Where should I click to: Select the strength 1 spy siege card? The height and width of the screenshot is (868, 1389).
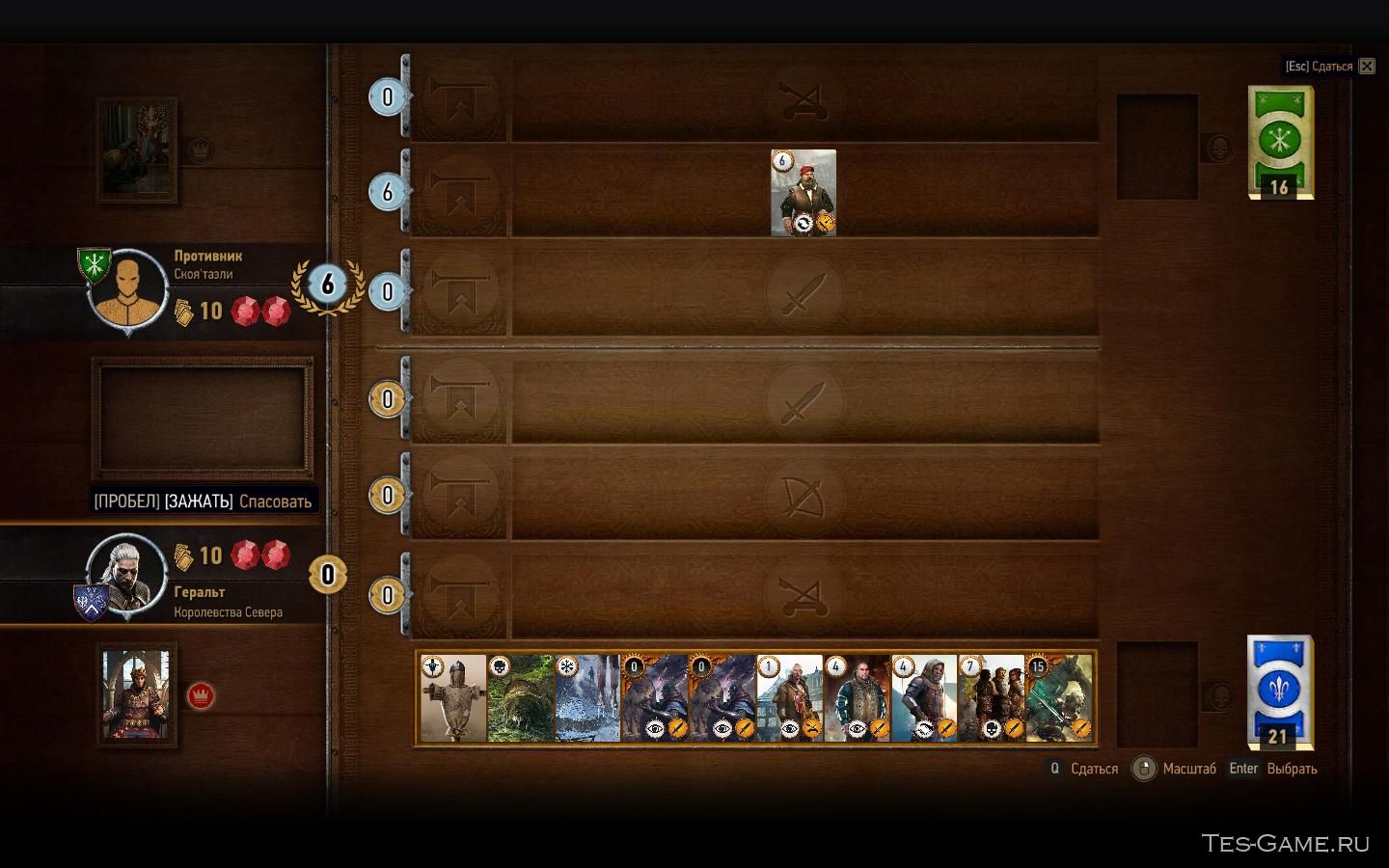click(789, 698)
